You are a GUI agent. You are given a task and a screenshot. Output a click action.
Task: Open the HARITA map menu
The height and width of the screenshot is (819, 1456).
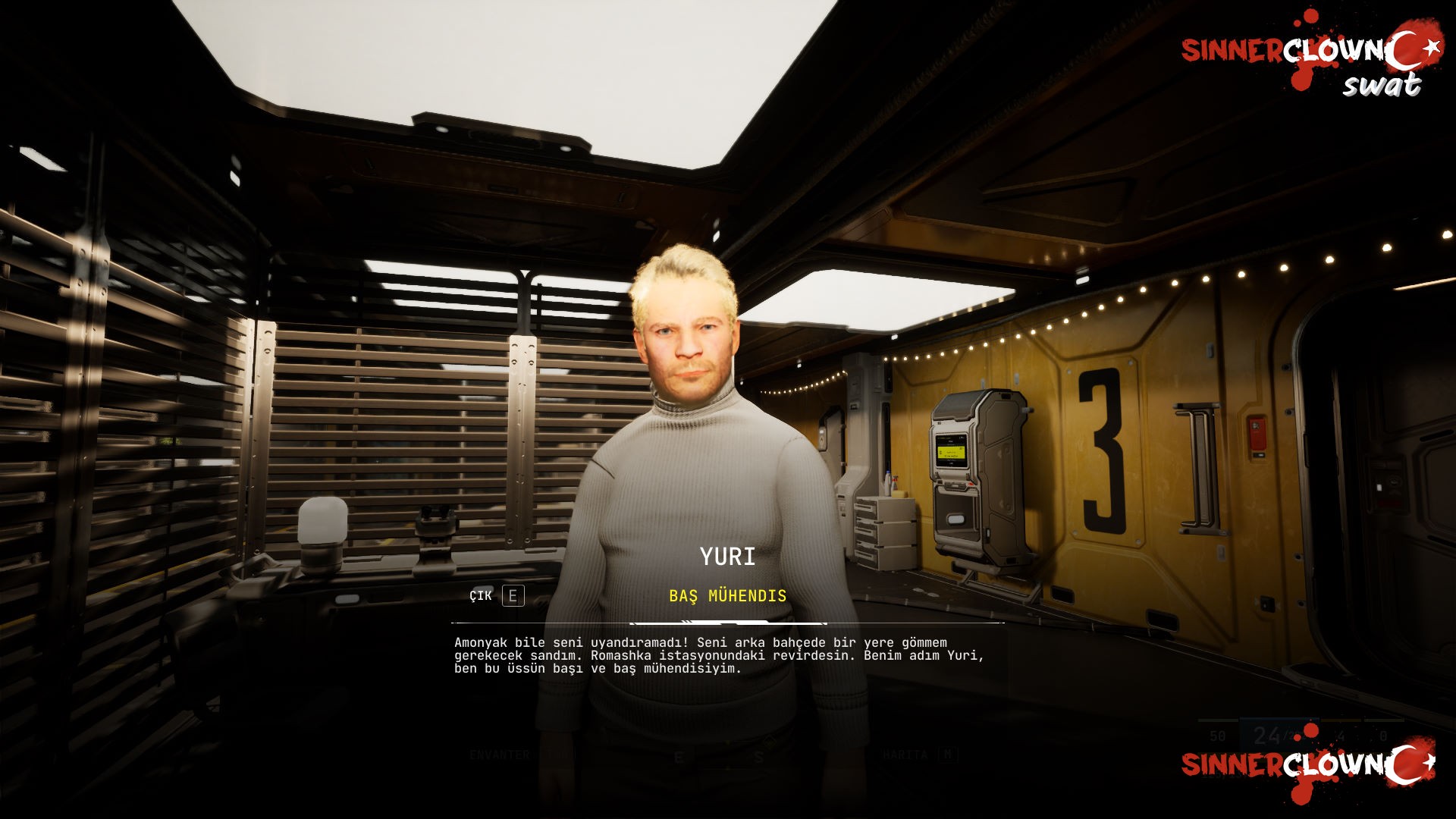click(904, 755)
